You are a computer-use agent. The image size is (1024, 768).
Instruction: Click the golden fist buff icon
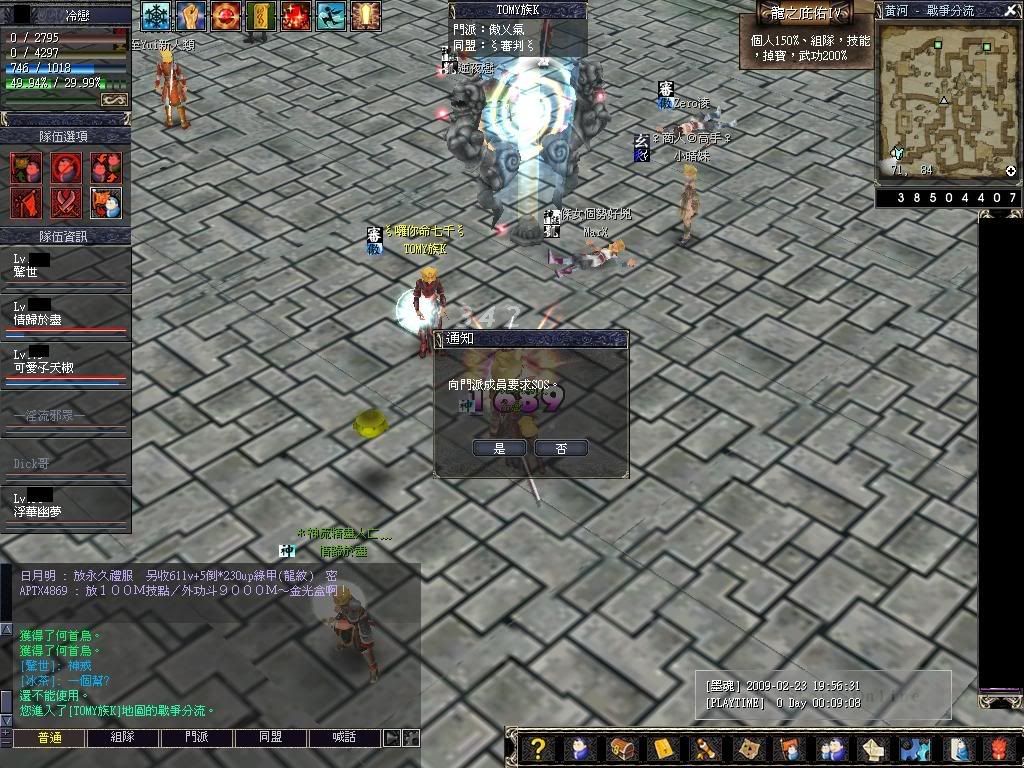(x=190, y=15)
